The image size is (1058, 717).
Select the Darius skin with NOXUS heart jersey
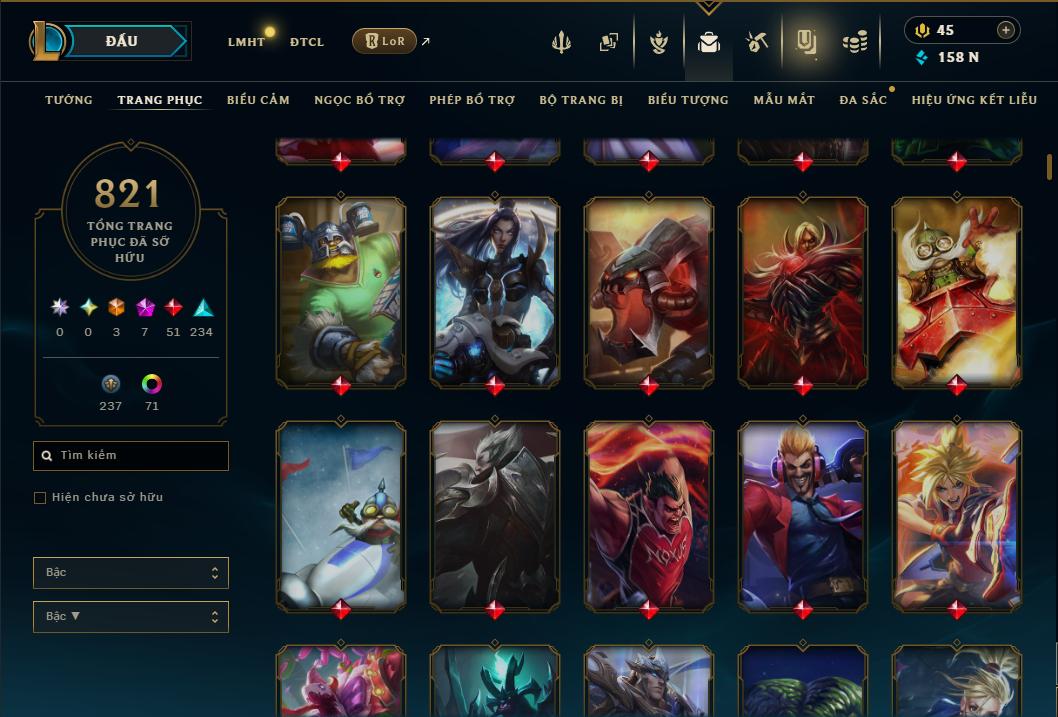click(x=649, y=515)
